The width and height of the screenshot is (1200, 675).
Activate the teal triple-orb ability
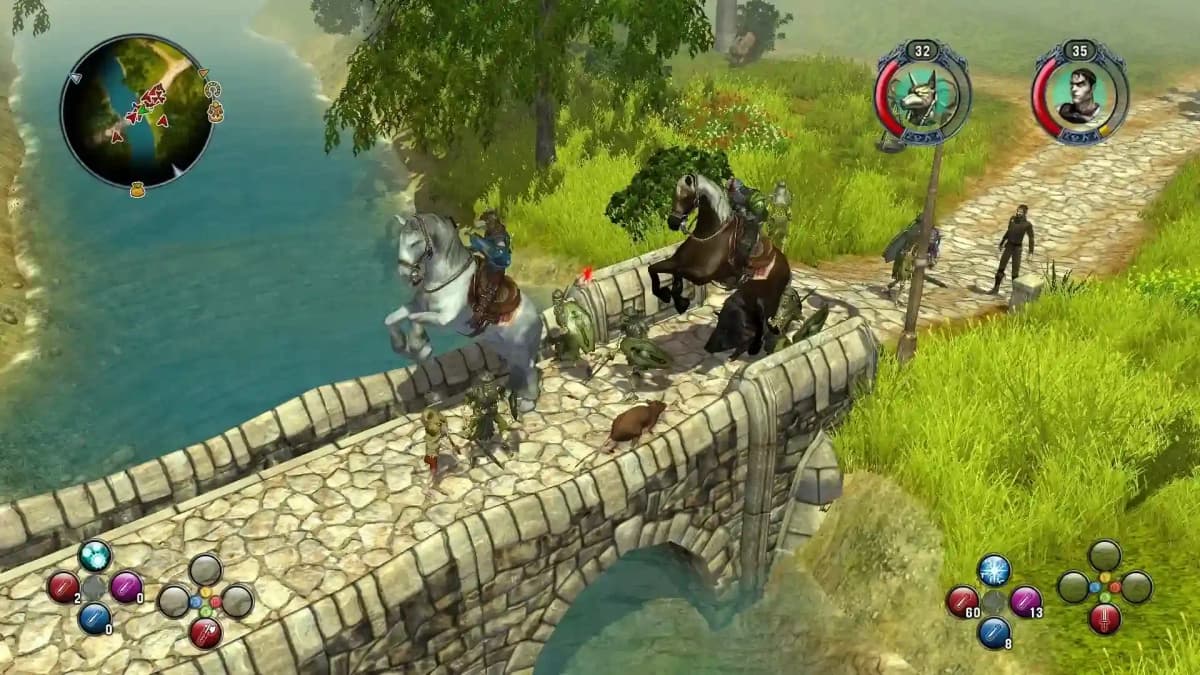point(94,556)
